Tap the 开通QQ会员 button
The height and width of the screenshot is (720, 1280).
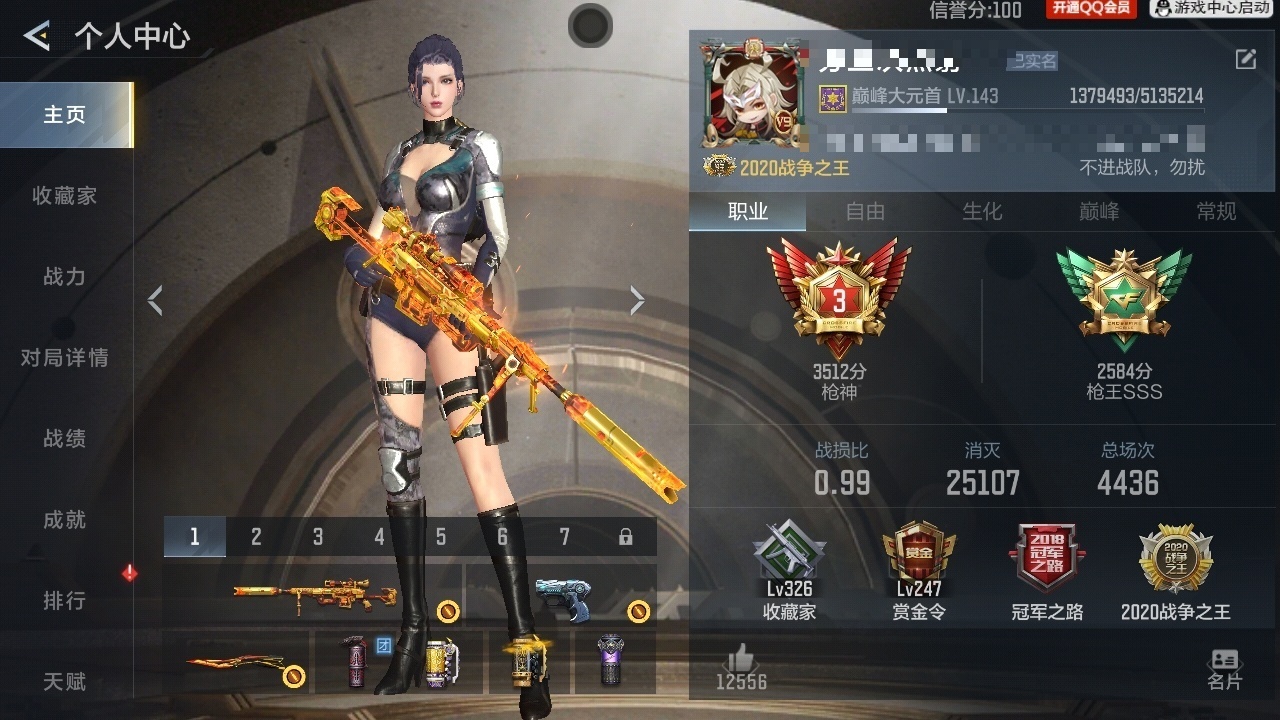[x=1091, y=9]
